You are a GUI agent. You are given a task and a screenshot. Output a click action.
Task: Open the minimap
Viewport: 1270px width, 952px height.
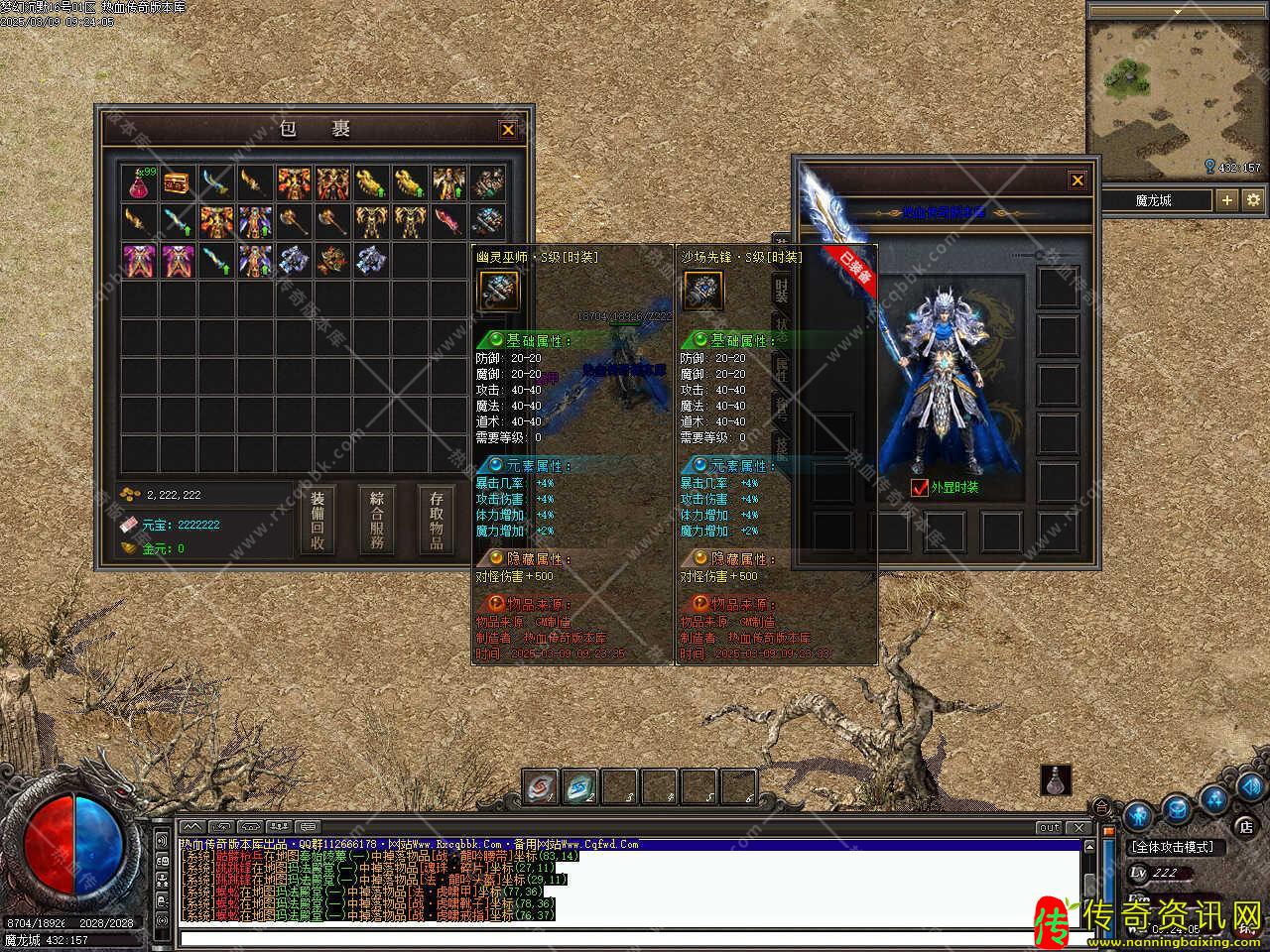1177,86
